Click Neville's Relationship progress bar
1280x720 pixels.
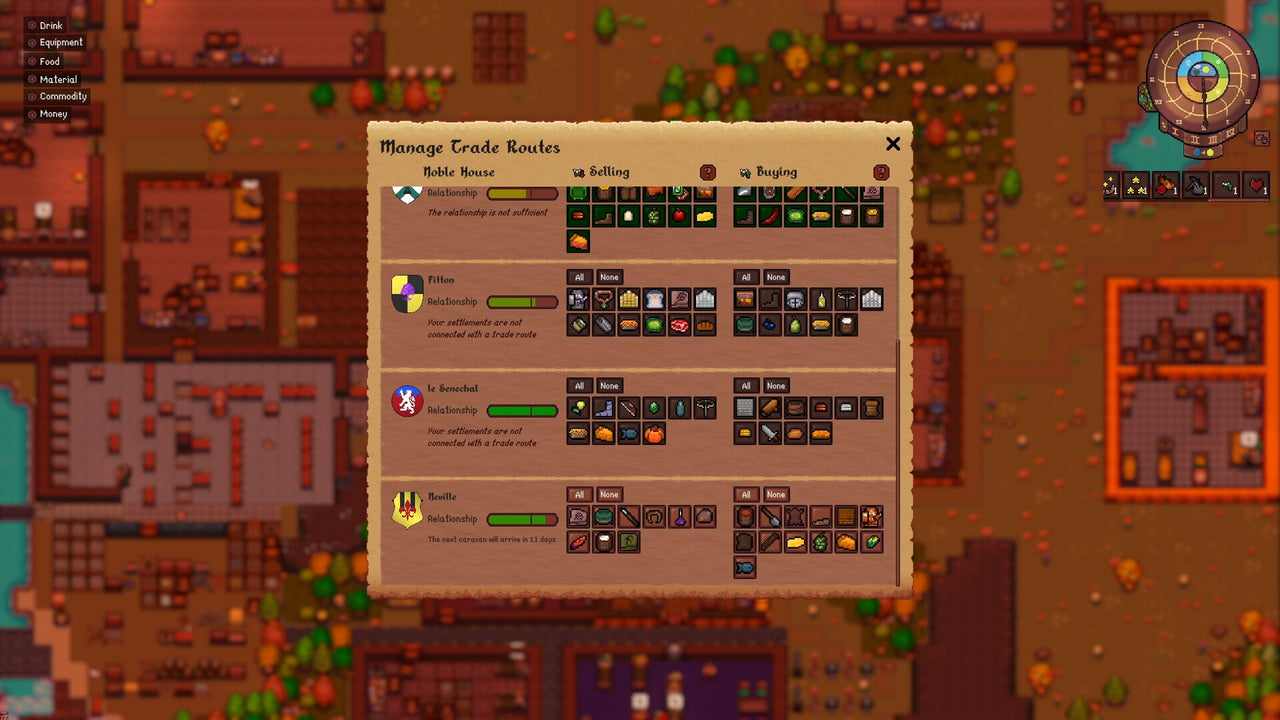(x=521, y=519)
